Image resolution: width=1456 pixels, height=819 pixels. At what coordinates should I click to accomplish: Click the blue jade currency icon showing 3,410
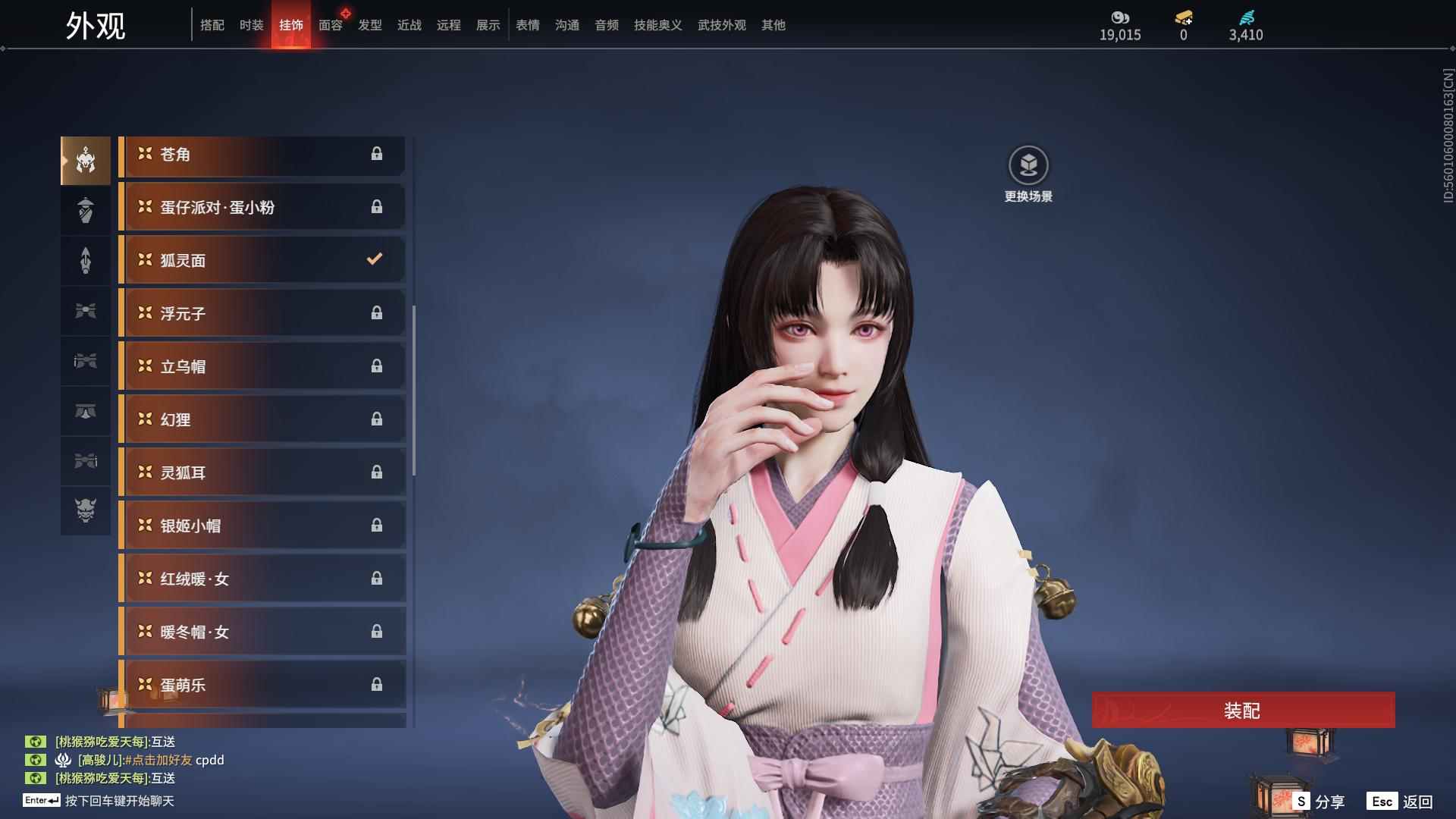[x=1246, y=18]
